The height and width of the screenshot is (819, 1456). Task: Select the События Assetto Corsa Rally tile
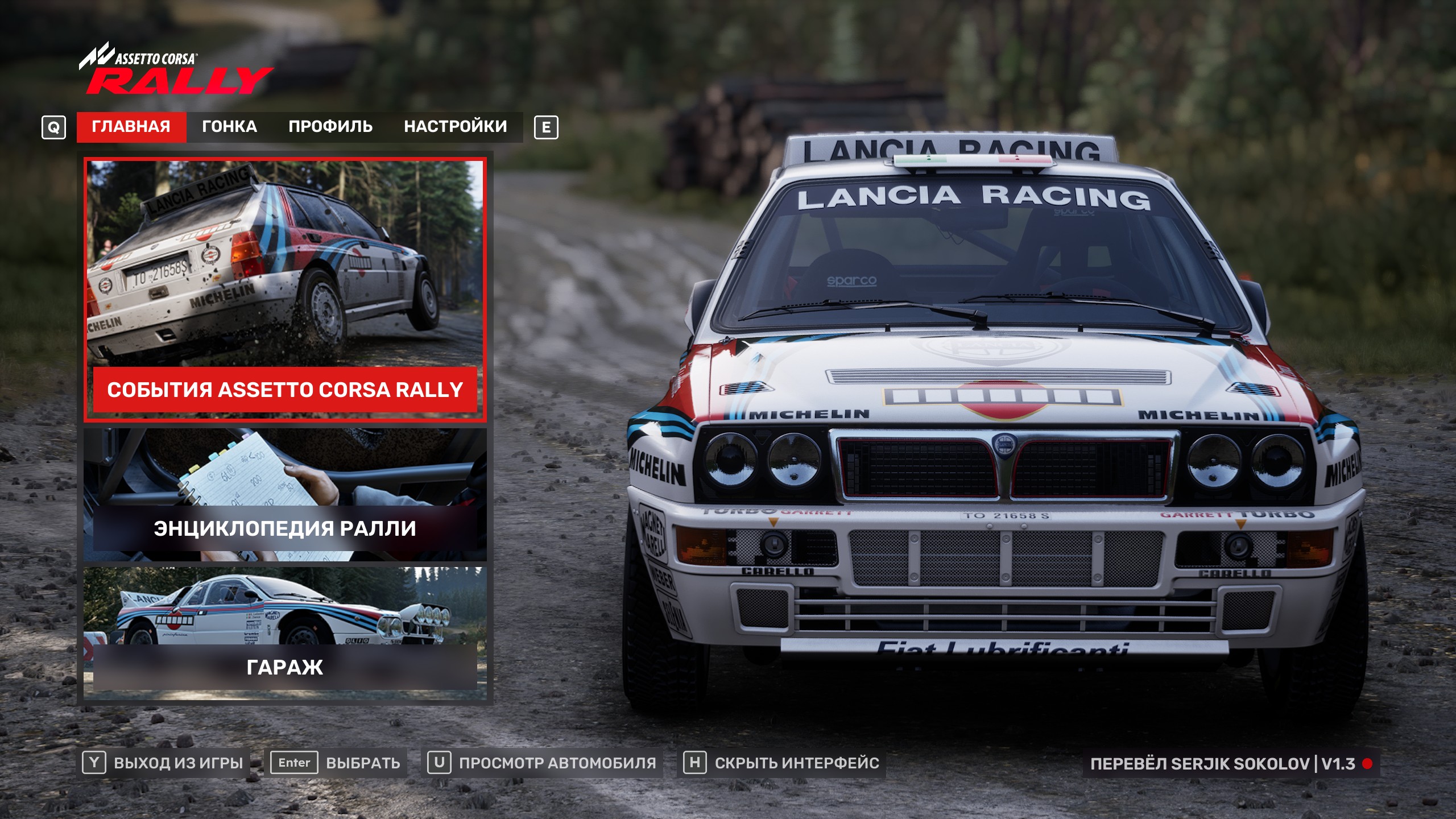tap(285, 290)
